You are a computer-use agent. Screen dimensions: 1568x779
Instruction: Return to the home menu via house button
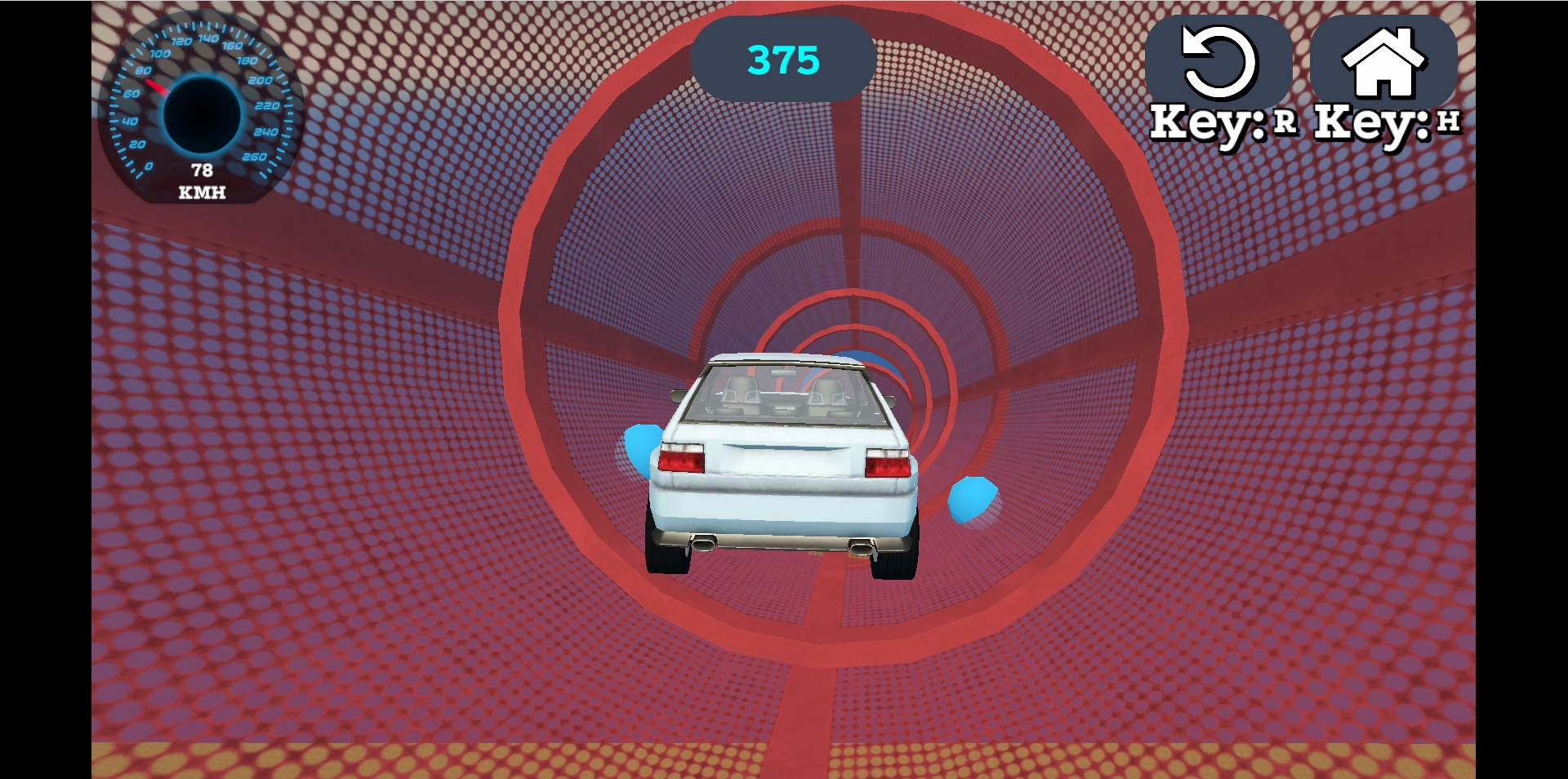[x=1383, y=64]
